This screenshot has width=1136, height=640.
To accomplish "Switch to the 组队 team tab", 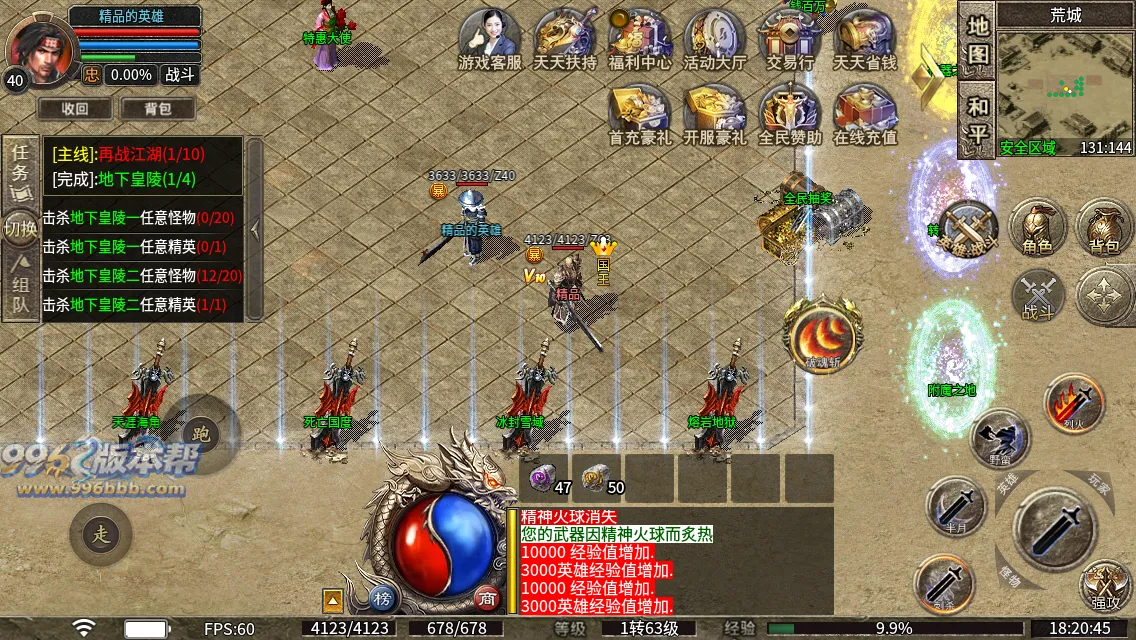I will tap(20, 289).
